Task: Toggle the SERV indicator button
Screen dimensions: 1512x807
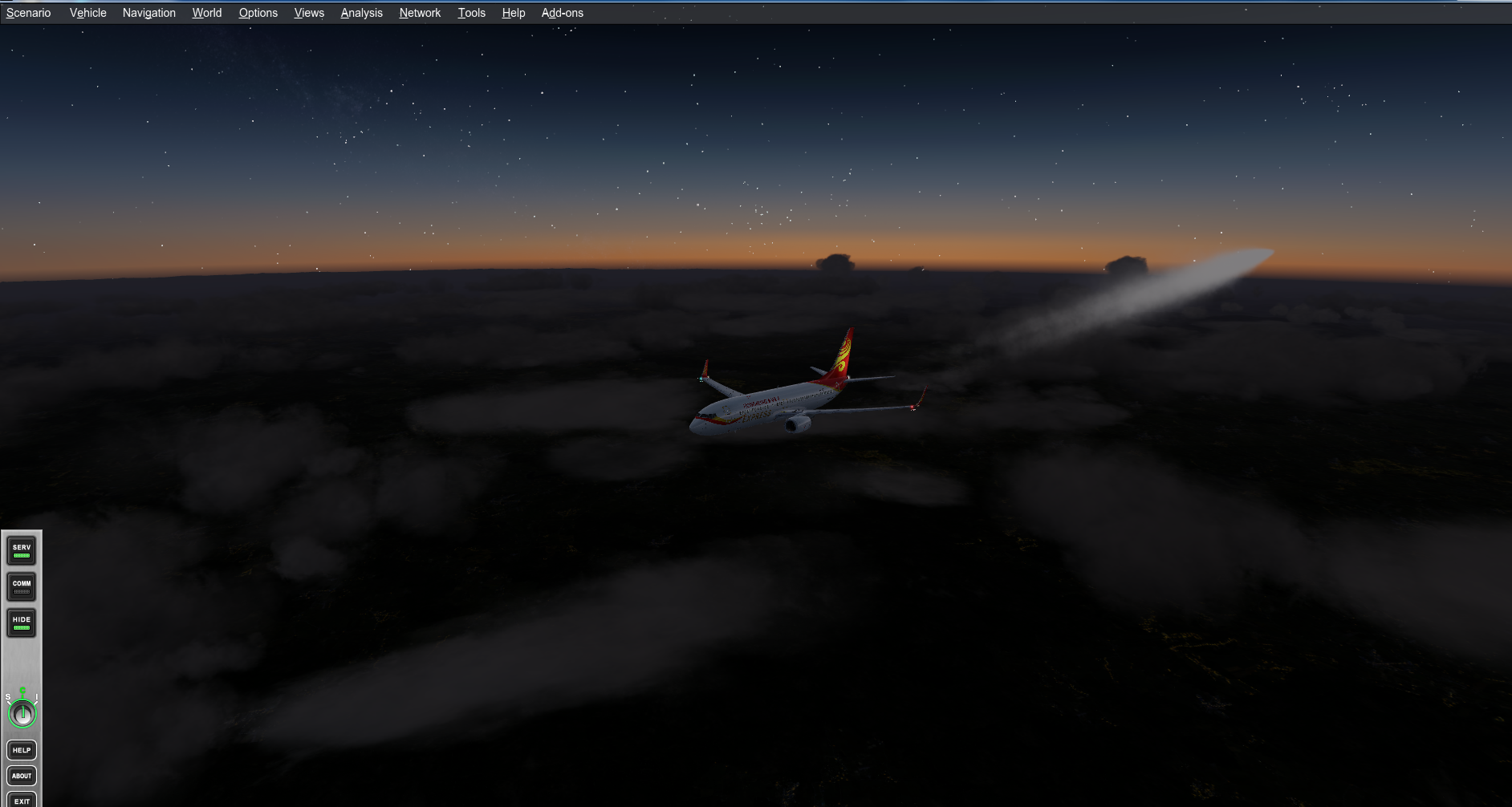Action: click(21, 549)
